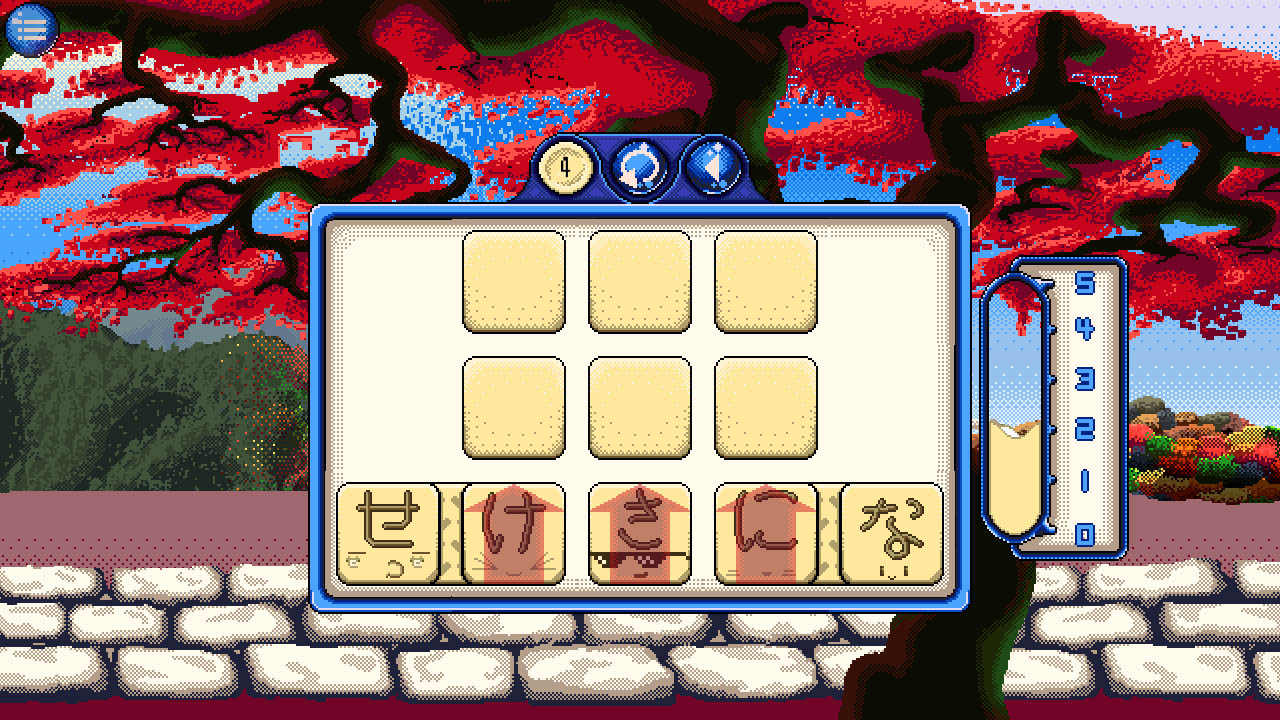This screenshot has width=1280, height=720.
Task: Click the top-right empty grid slot
Action: point(764,281)
